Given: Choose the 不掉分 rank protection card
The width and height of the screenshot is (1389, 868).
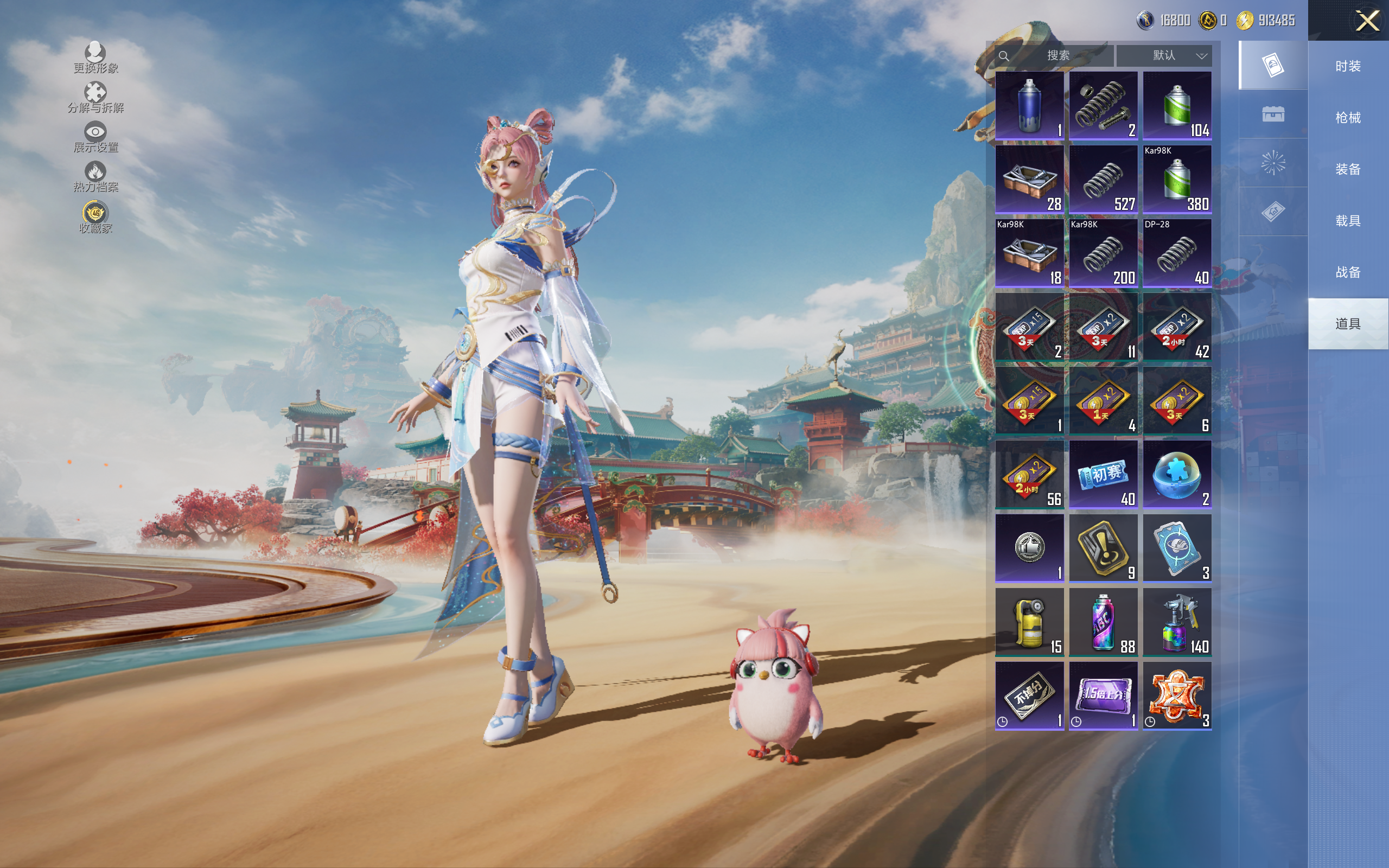Looking at the screenshot, I should click(x=1029, y=696).
